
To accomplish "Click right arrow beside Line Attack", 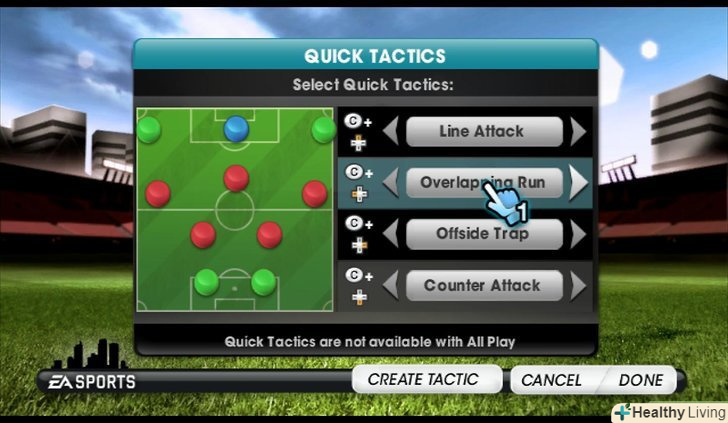I will [x=577, y=131].
